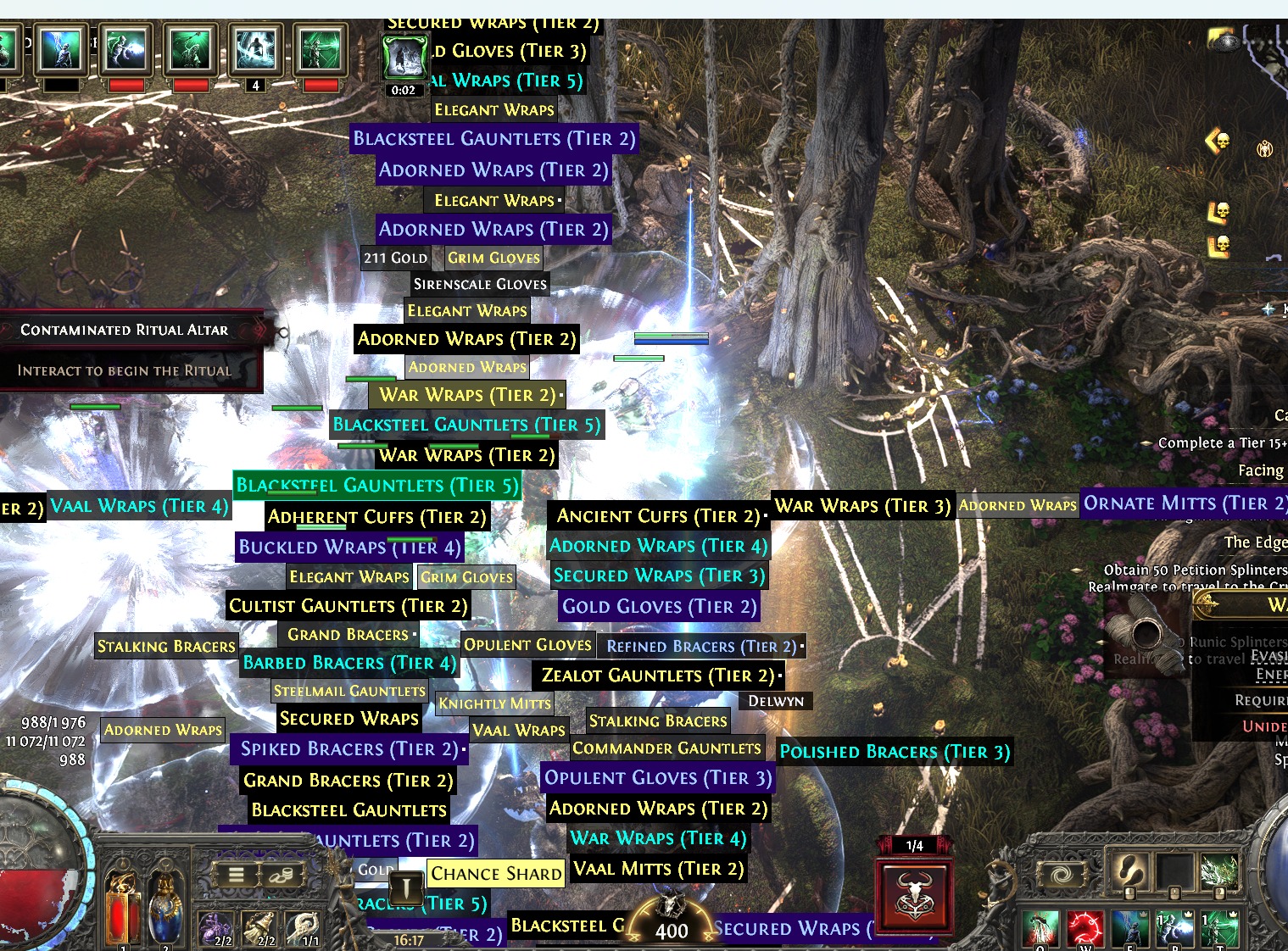1288x951 pixels.
Task: Use the frost skill bound to R
Action: (1176, 928)
